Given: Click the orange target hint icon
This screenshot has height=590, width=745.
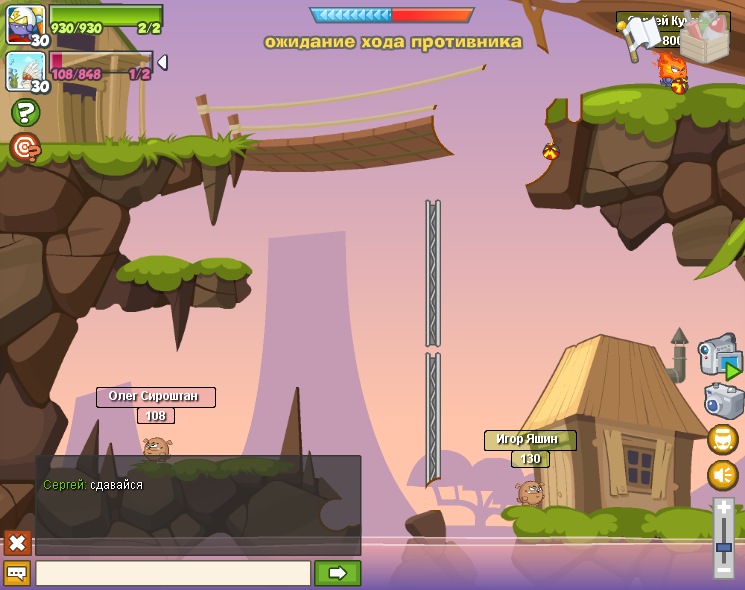Looking at the screenshot, I should point(25,148).
